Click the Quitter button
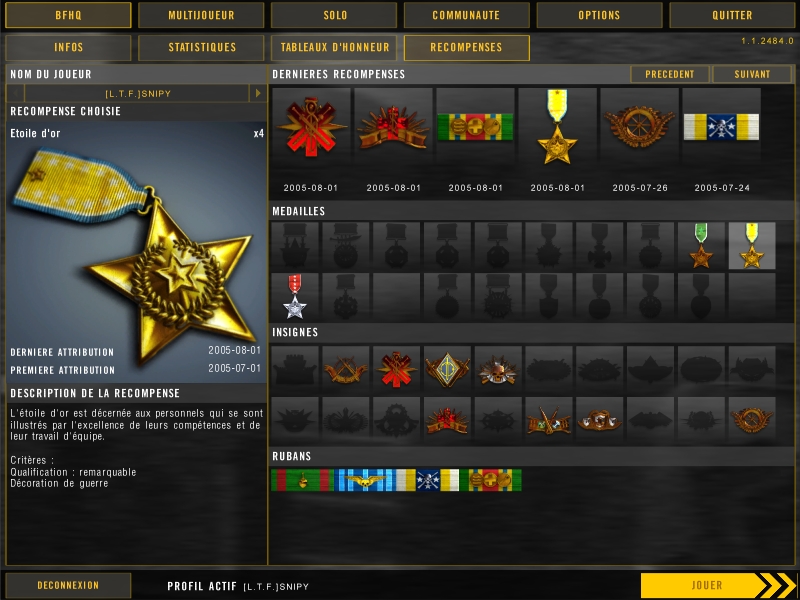800x600 pixels. [732, 15]
